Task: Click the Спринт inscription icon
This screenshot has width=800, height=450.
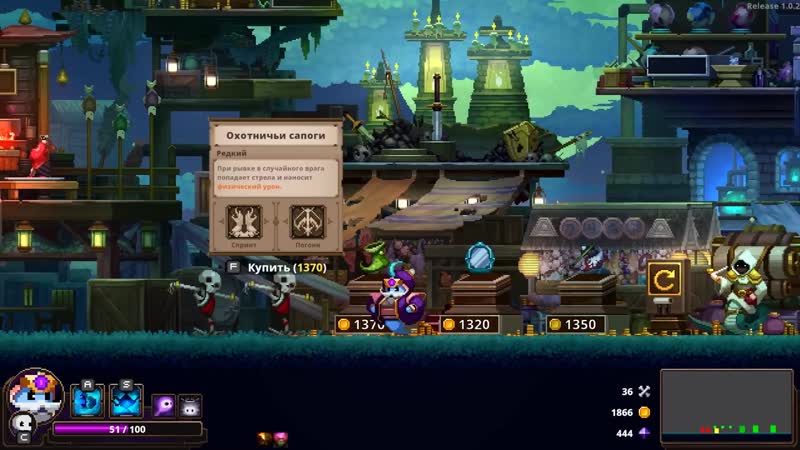Action: [x=245, y=221]
